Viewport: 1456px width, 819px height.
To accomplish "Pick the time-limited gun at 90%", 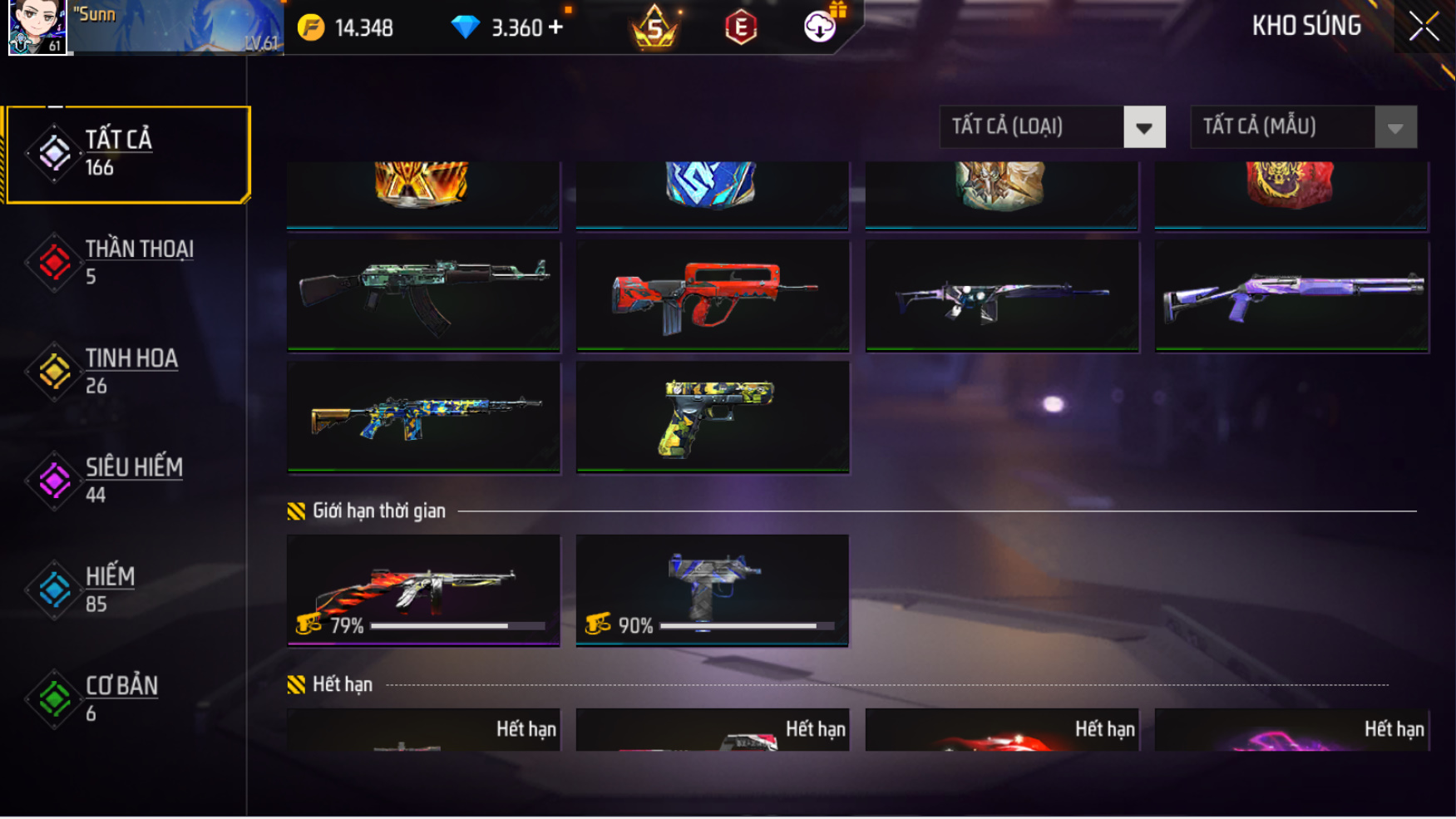I will [713, 590].
